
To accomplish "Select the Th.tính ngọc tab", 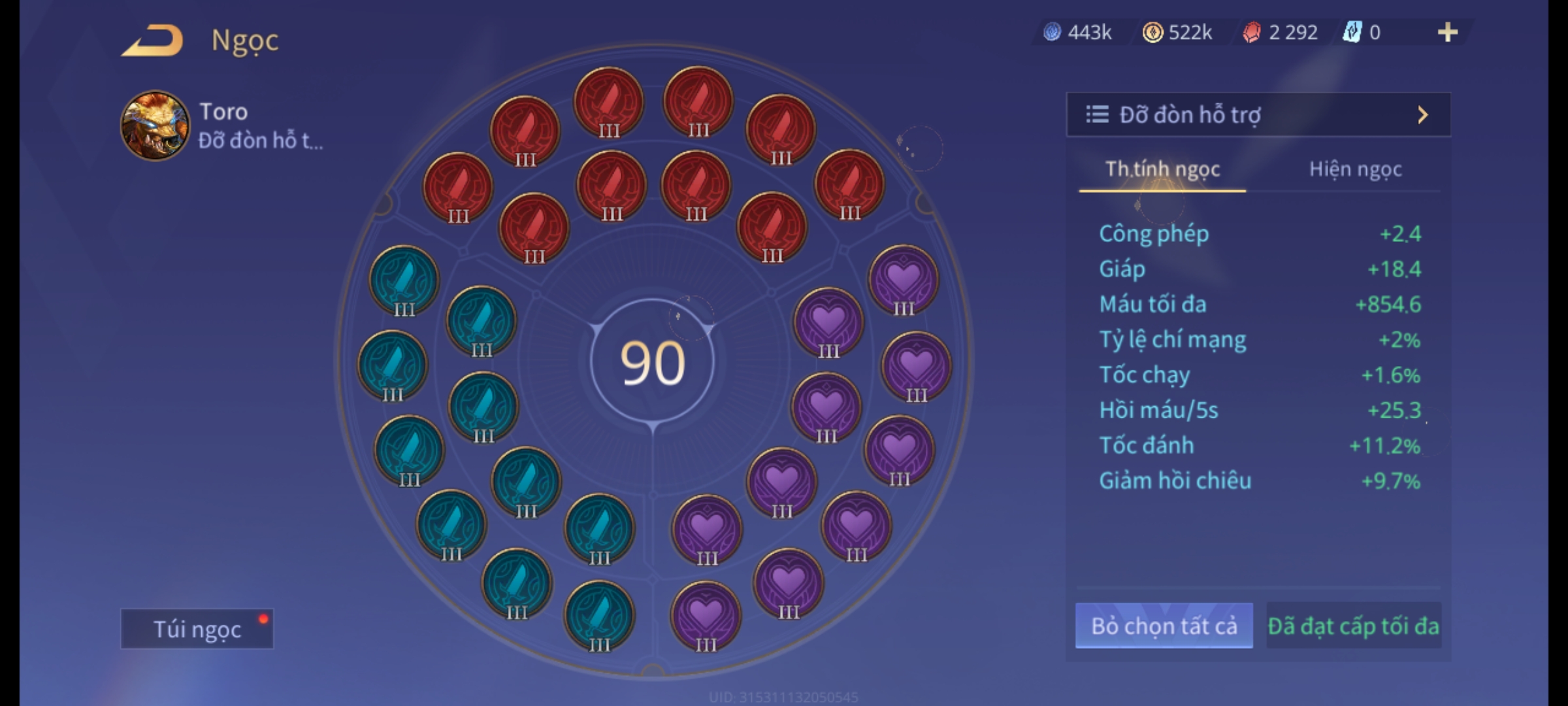I will tap(1162, 169).
